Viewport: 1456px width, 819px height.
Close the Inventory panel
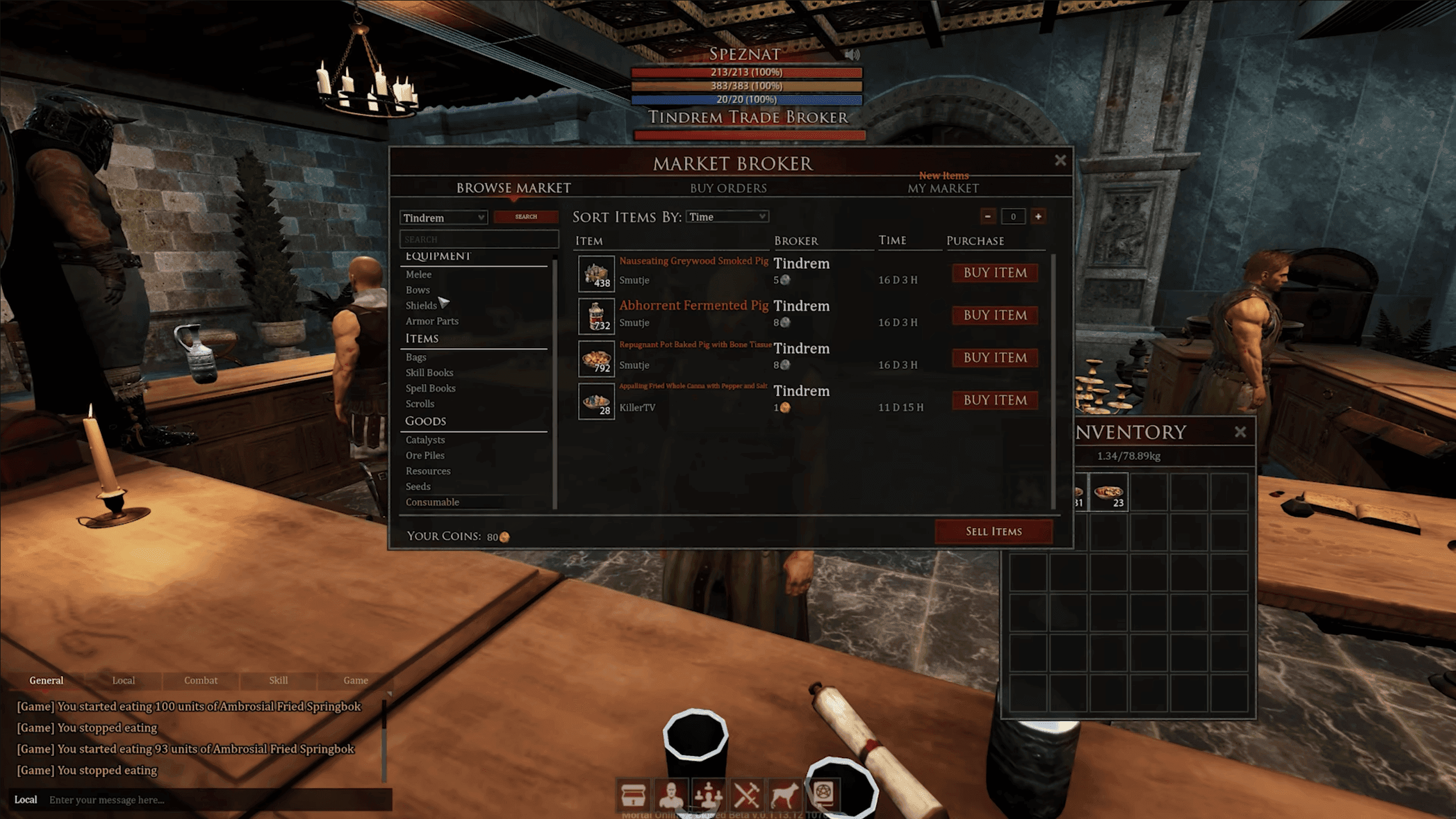pos(1240,433)
